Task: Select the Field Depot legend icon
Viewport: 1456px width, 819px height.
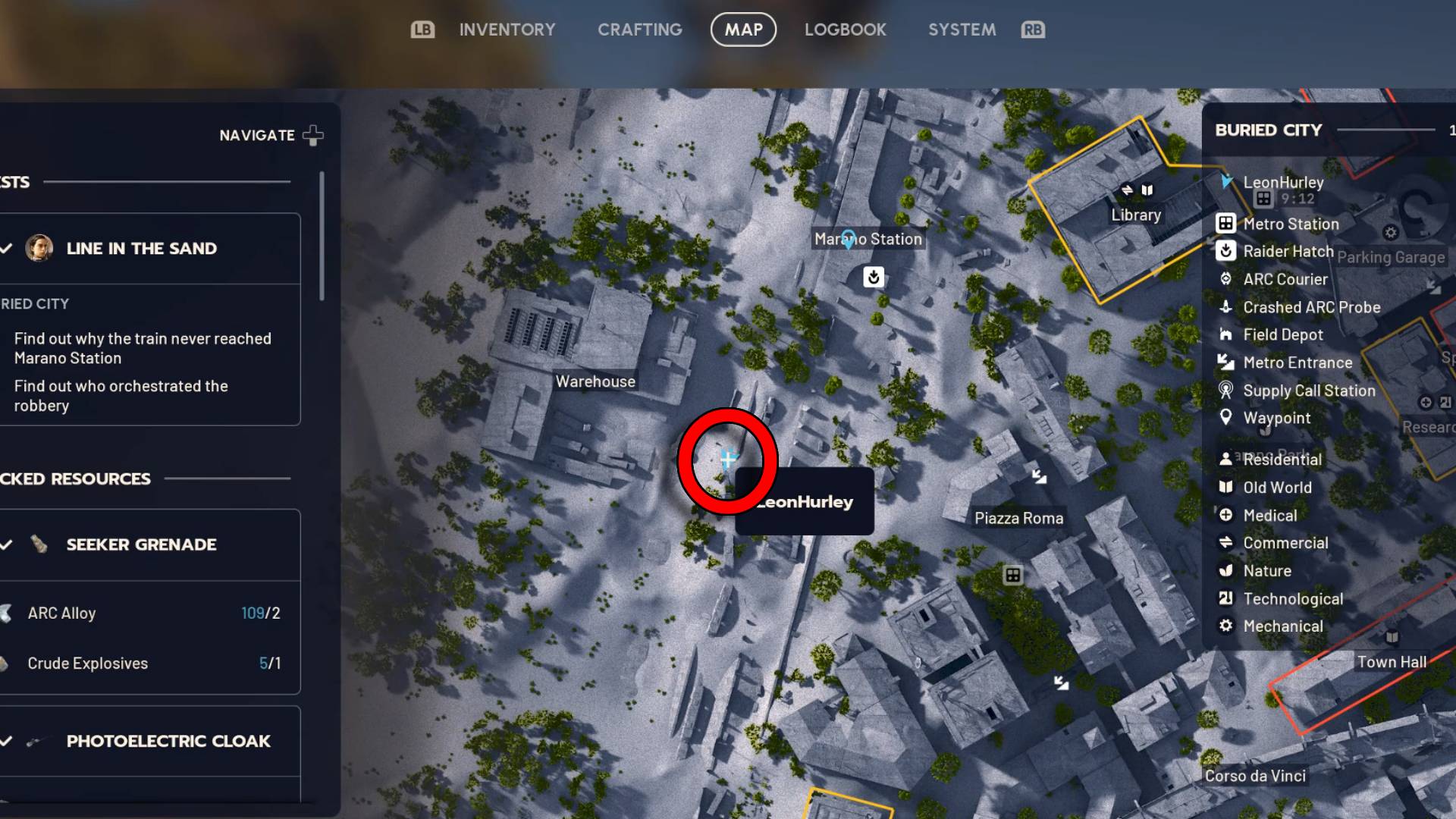Action: tap(1226, 334)
